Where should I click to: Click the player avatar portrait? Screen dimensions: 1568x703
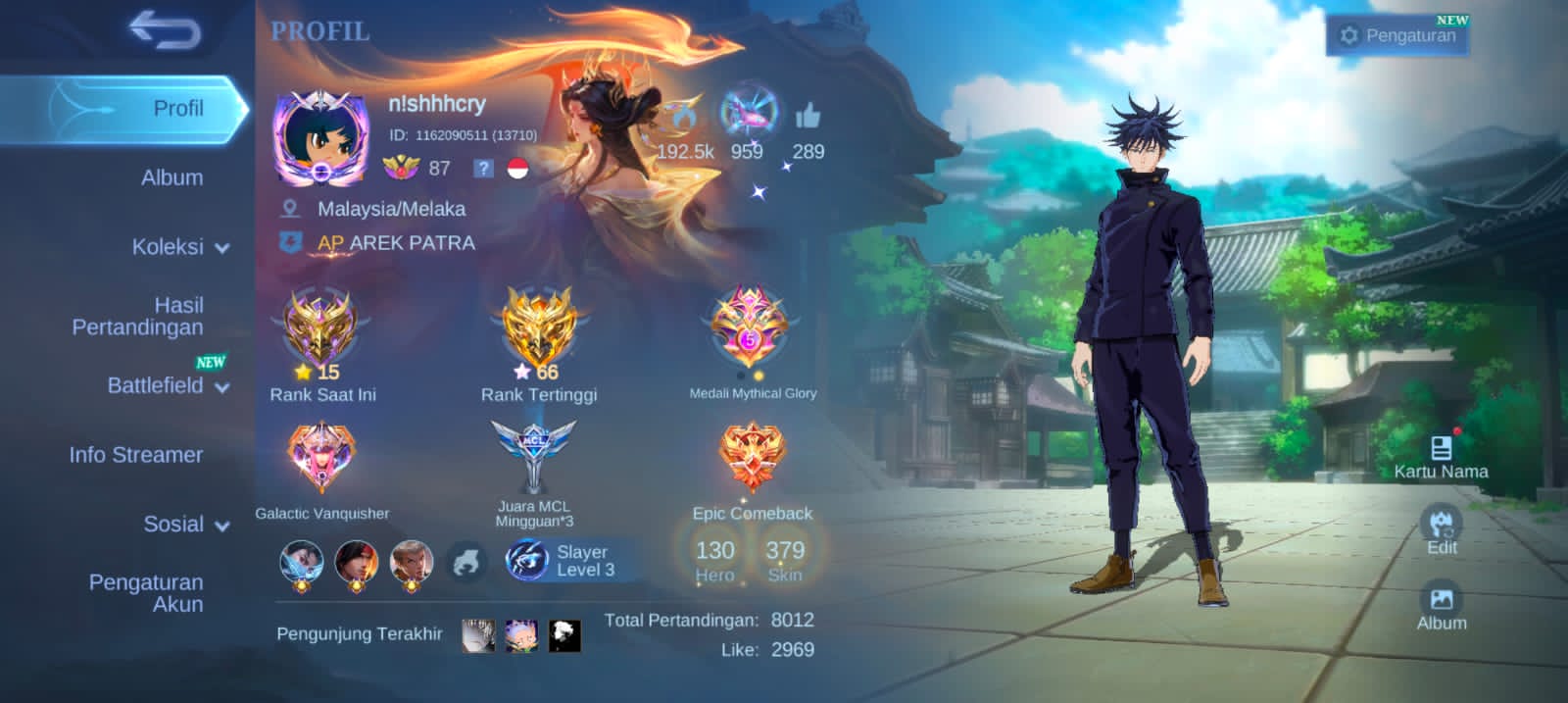319,137
